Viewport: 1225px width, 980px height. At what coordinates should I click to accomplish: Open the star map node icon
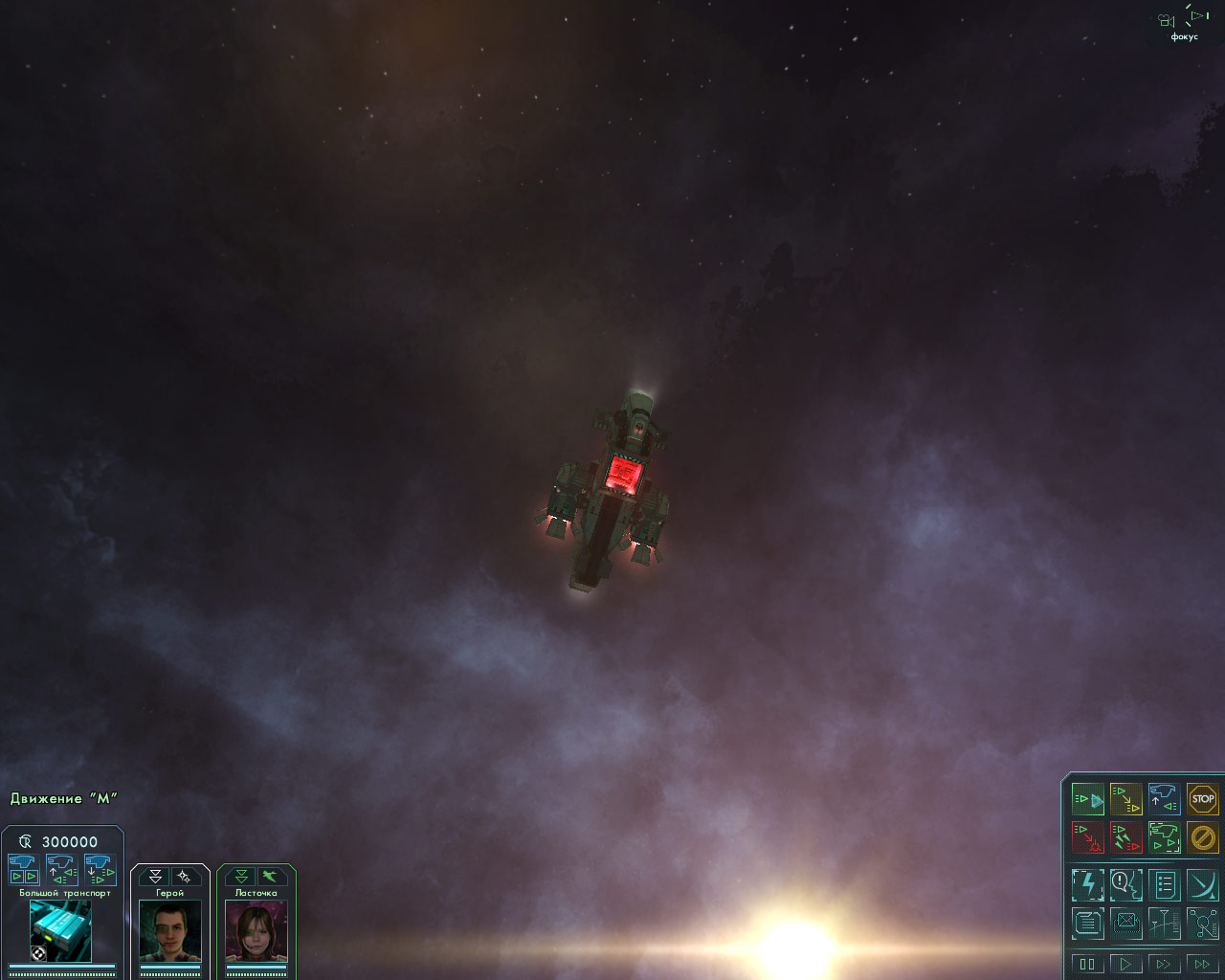pyautogui.click(x=1202, y=924)
